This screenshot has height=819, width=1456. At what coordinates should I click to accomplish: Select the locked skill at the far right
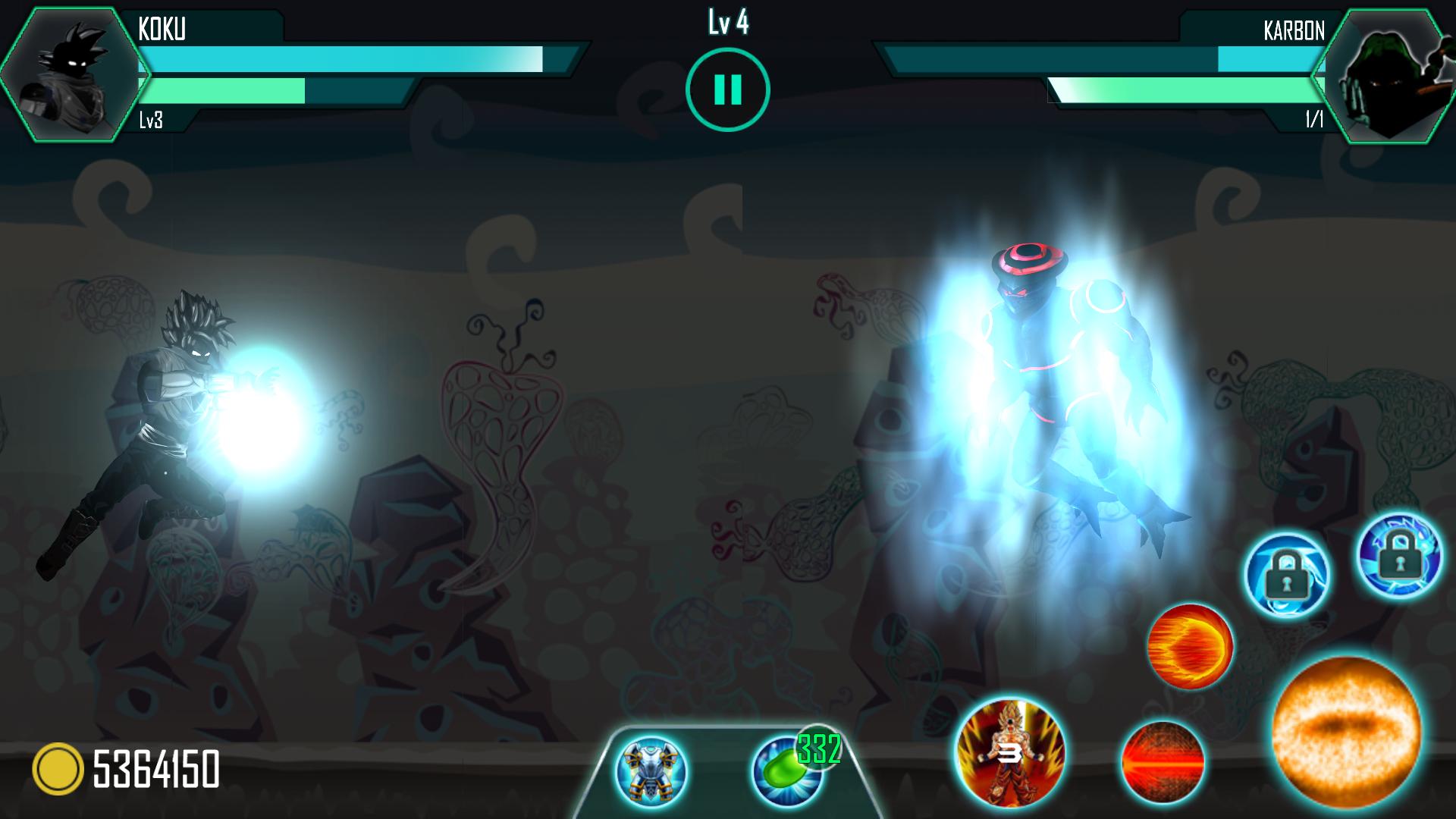point(1398,555)
